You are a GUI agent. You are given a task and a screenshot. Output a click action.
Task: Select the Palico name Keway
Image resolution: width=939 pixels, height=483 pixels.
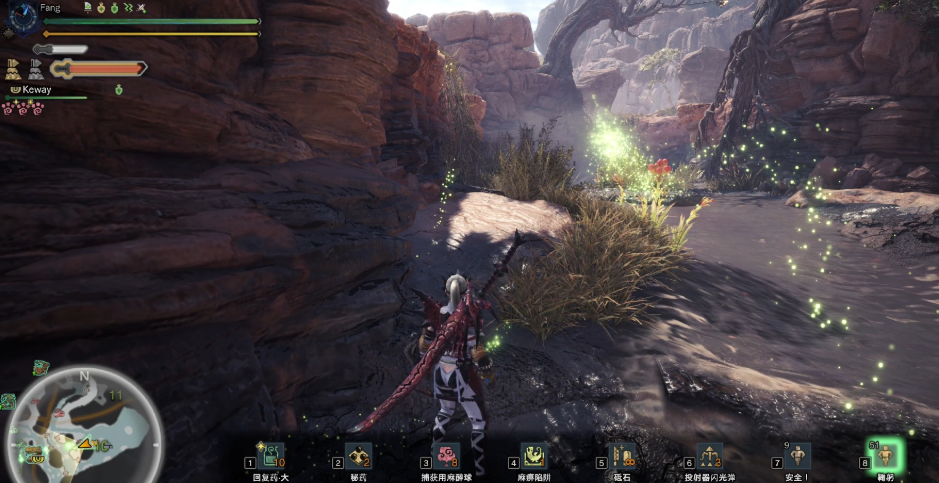36,90
